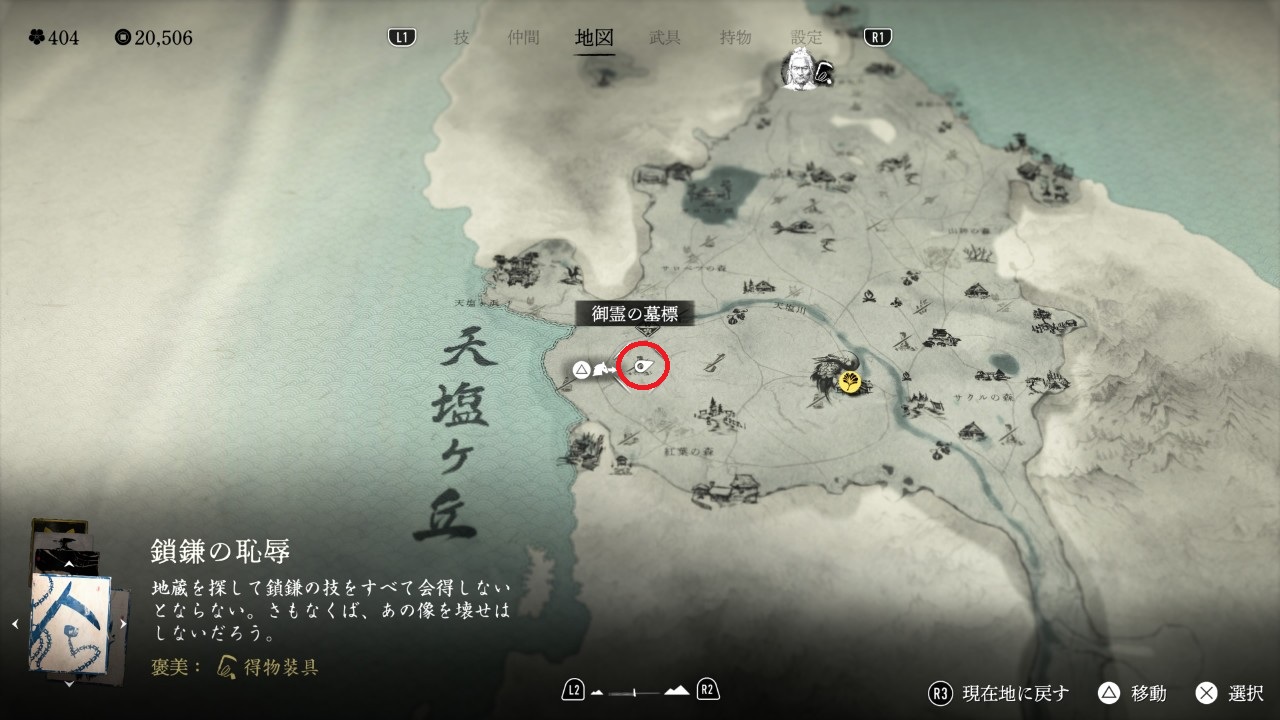Click the map marker circled in red

644,368
